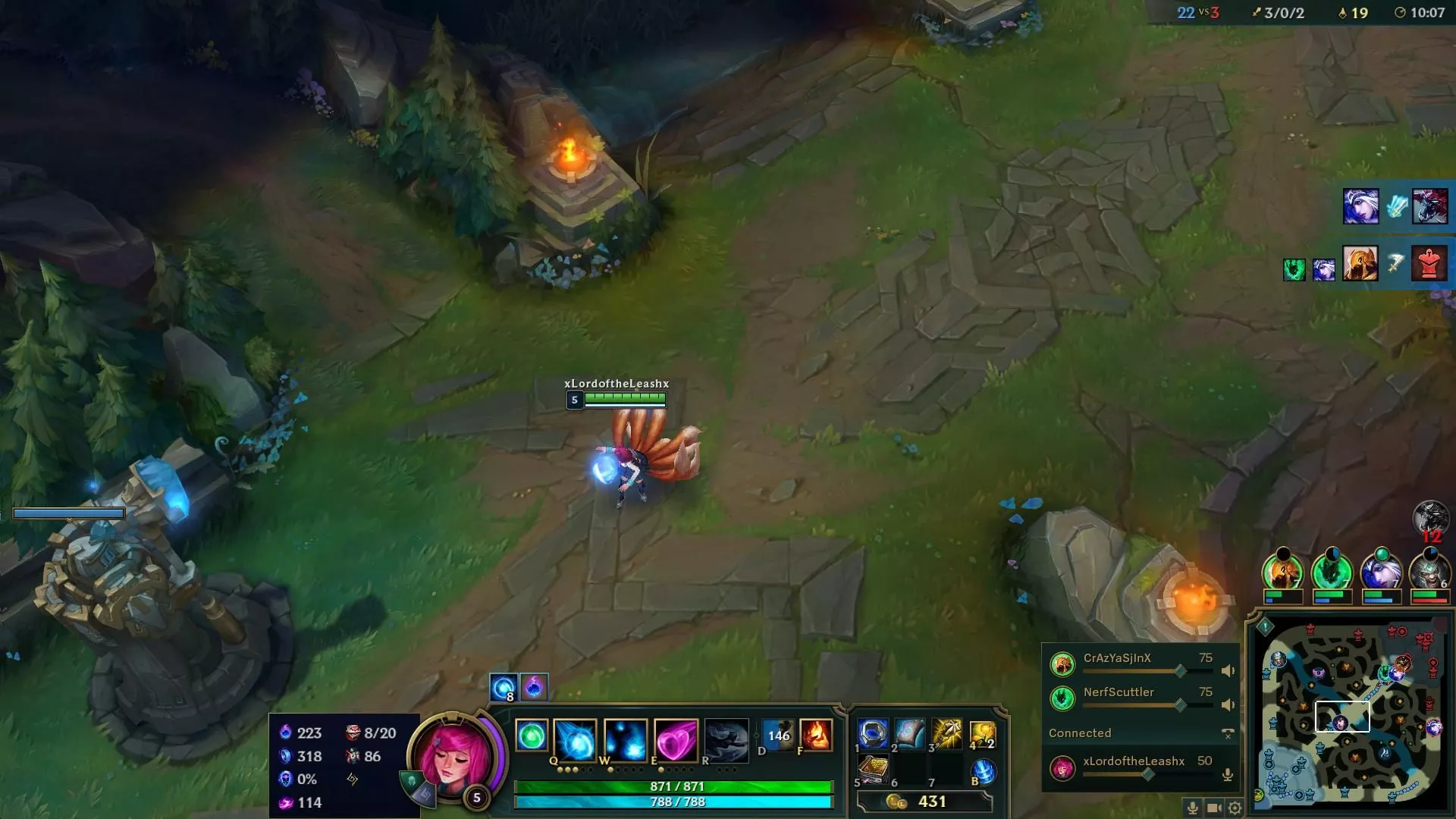Image resolution: width=1456 pixels, height=819 pixels.
Task: Mute CrAzYaSjInX's voice output
Action: [x=1228, y=671]
